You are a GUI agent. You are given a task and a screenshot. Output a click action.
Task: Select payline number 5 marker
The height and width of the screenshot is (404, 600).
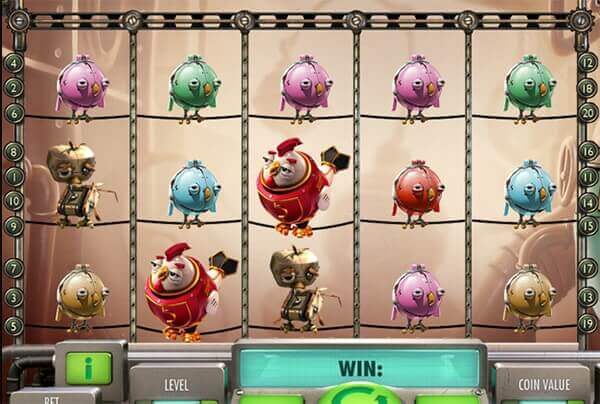click(13, 323)
